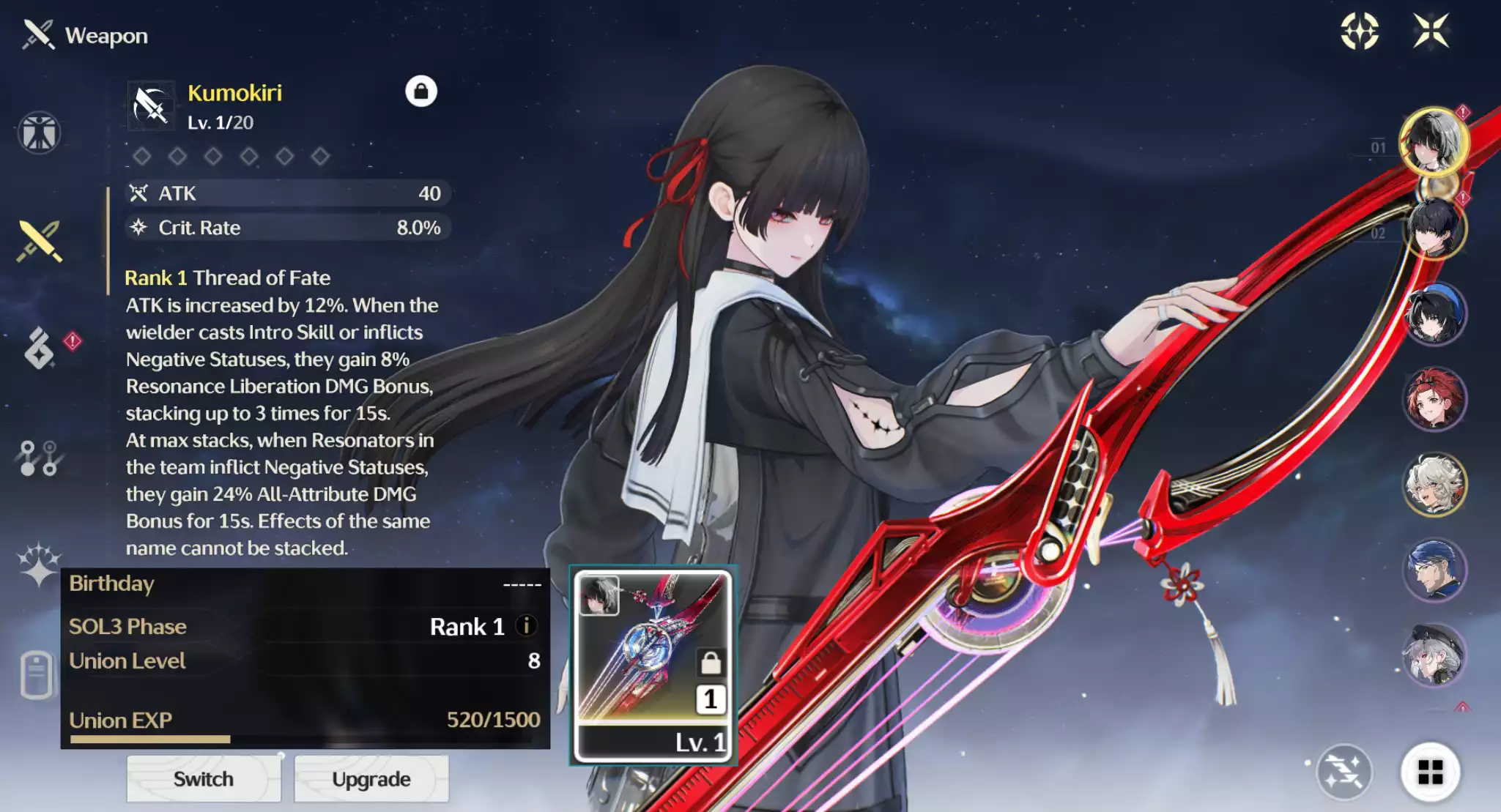Choose the short dark-haired resonator portrait

click(x=1433, y=228)
